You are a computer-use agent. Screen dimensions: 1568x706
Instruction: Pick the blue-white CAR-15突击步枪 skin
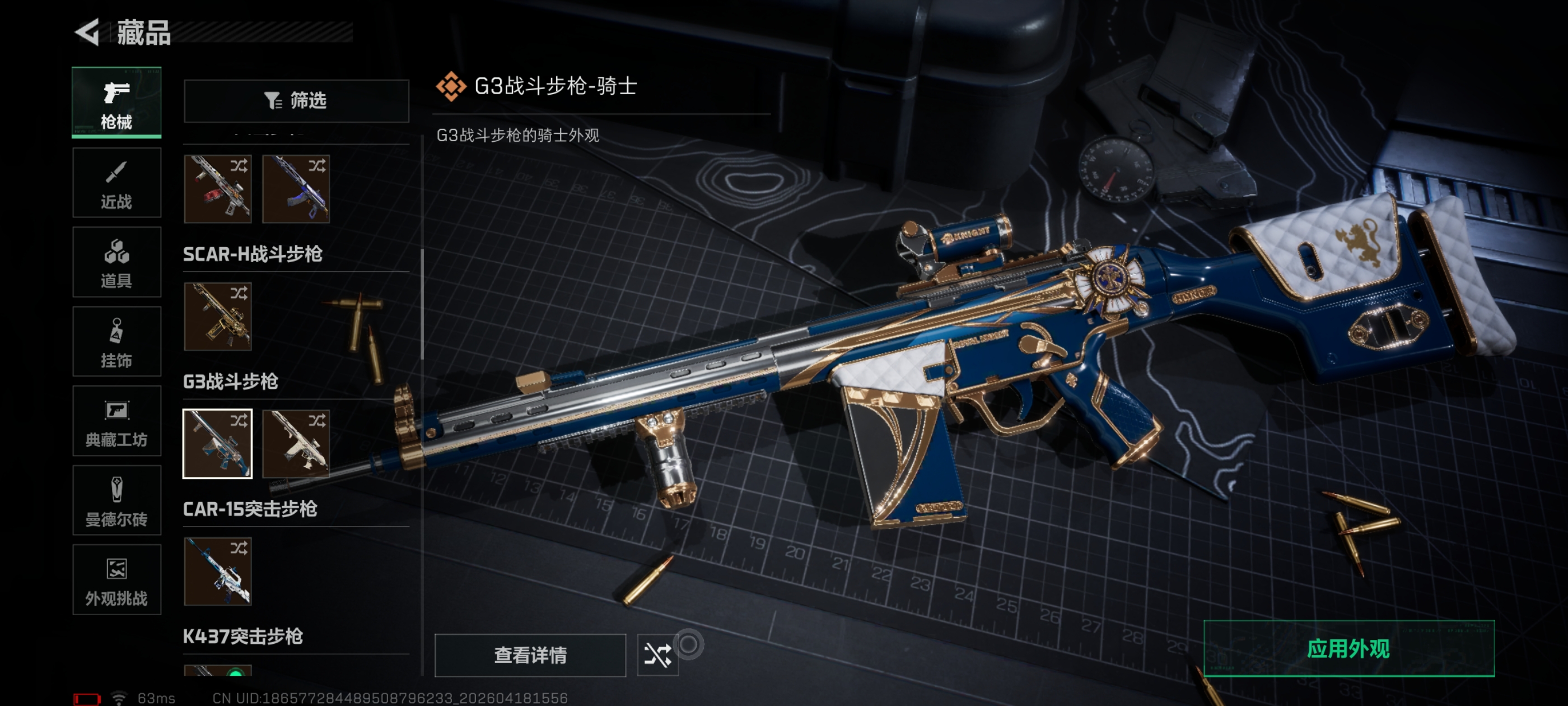click(217, 571)
